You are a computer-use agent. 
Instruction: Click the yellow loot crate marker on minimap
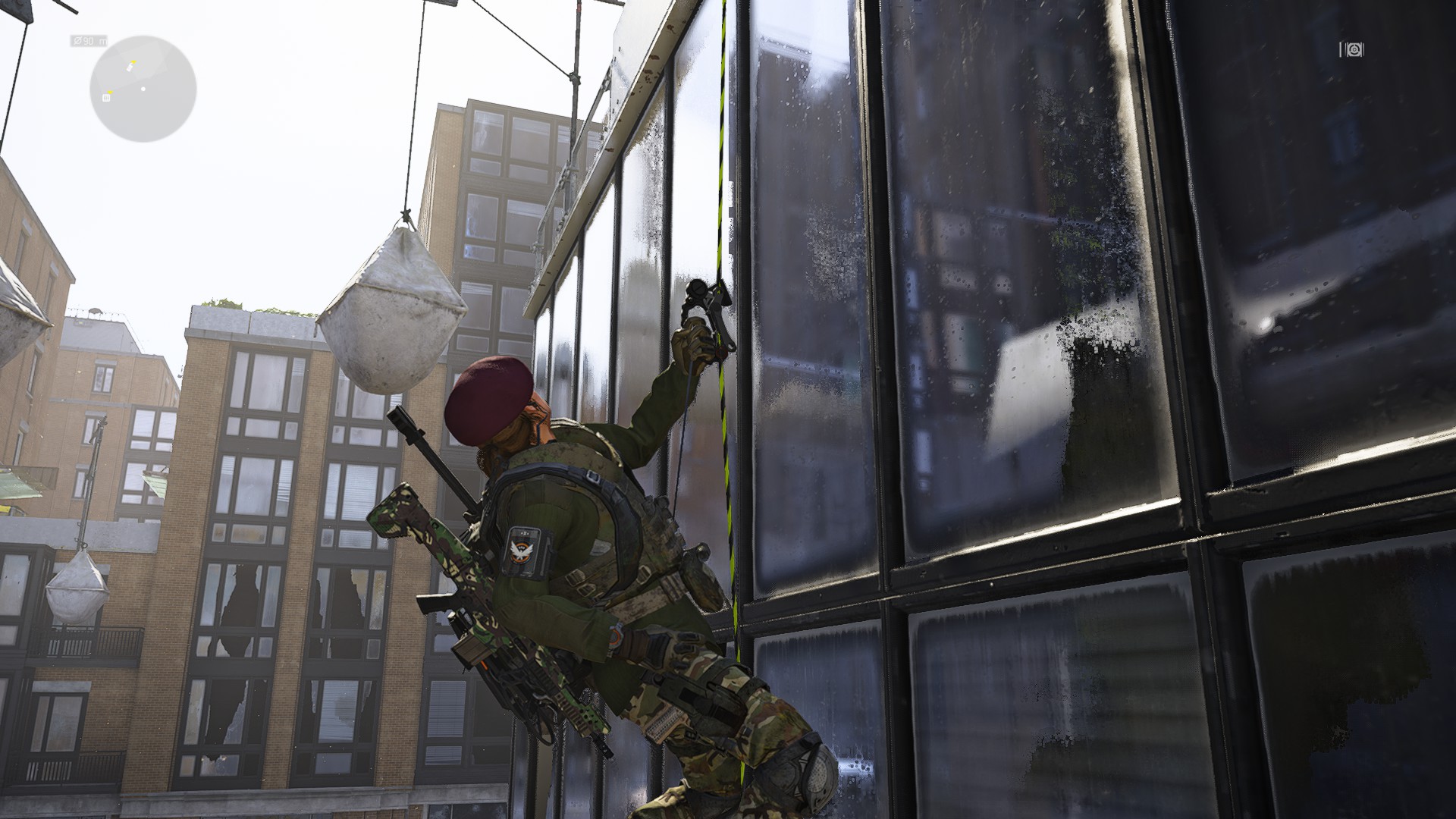point(106,97)
